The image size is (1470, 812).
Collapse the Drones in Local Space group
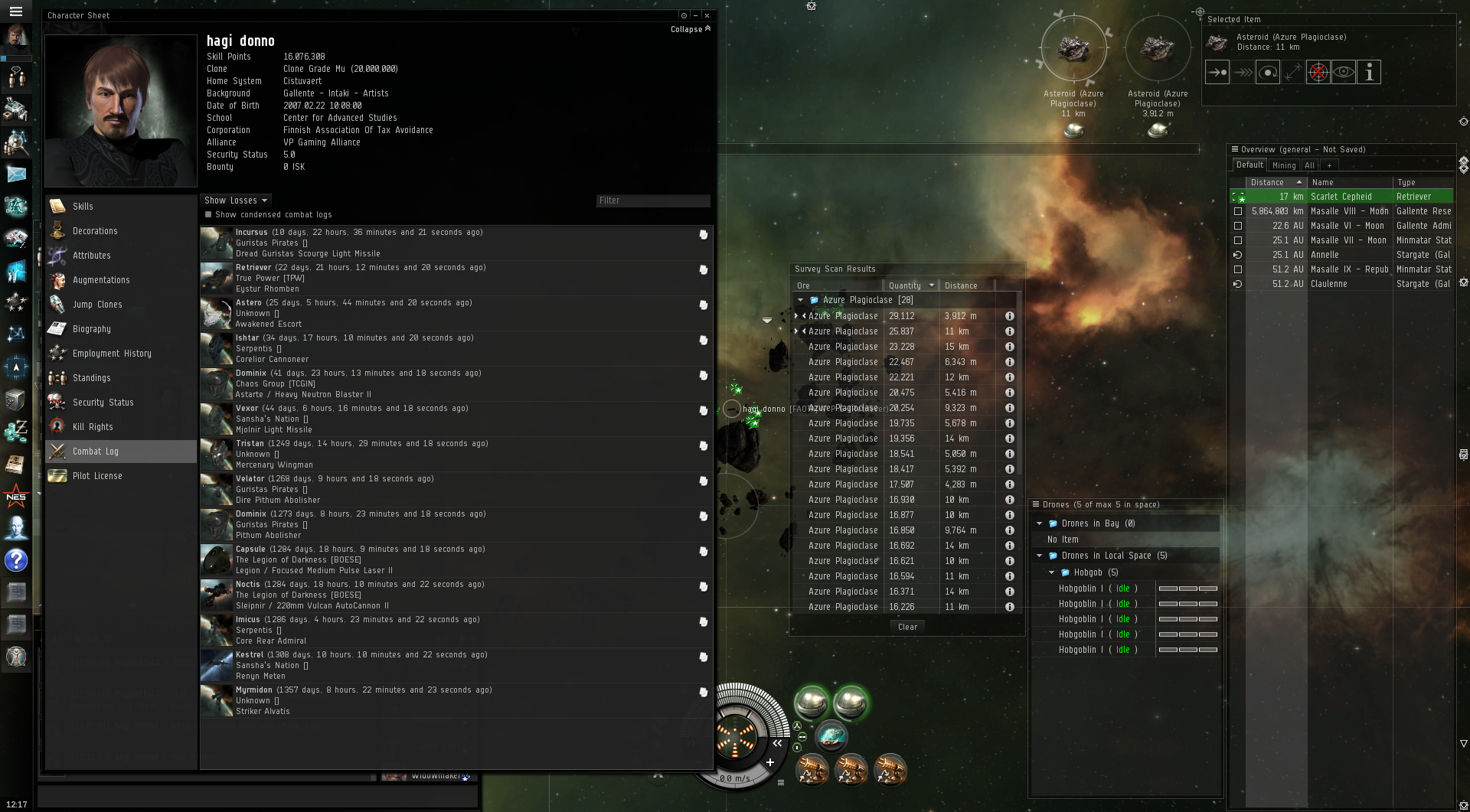pyautogui.click(x=1039, y=556)
